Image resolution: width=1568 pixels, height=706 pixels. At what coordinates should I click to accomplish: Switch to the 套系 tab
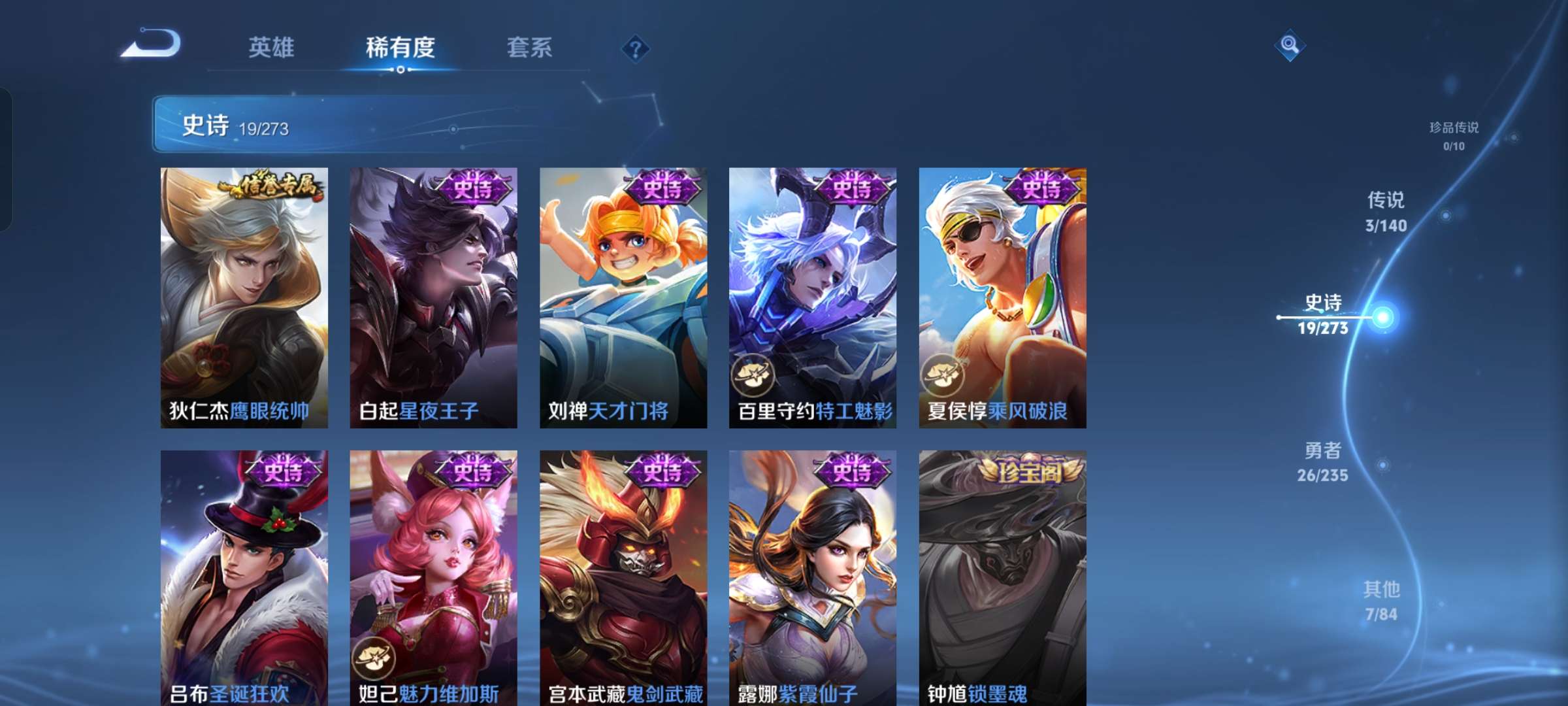point(530,47)
